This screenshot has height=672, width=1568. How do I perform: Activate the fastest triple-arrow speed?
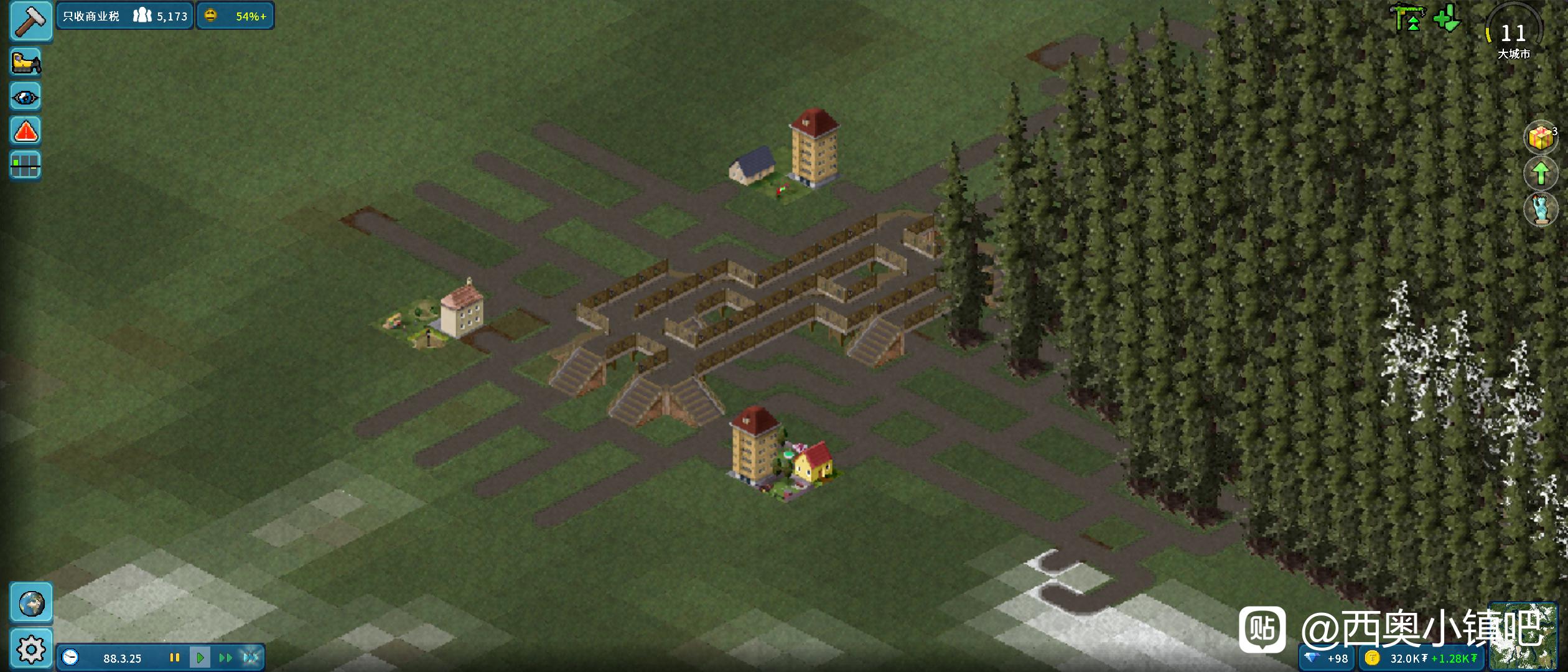[251, 658]
